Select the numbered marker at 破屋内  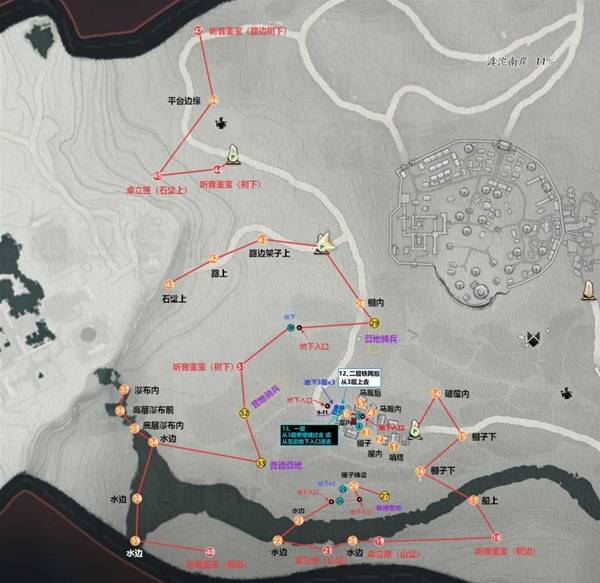(435, 392)
